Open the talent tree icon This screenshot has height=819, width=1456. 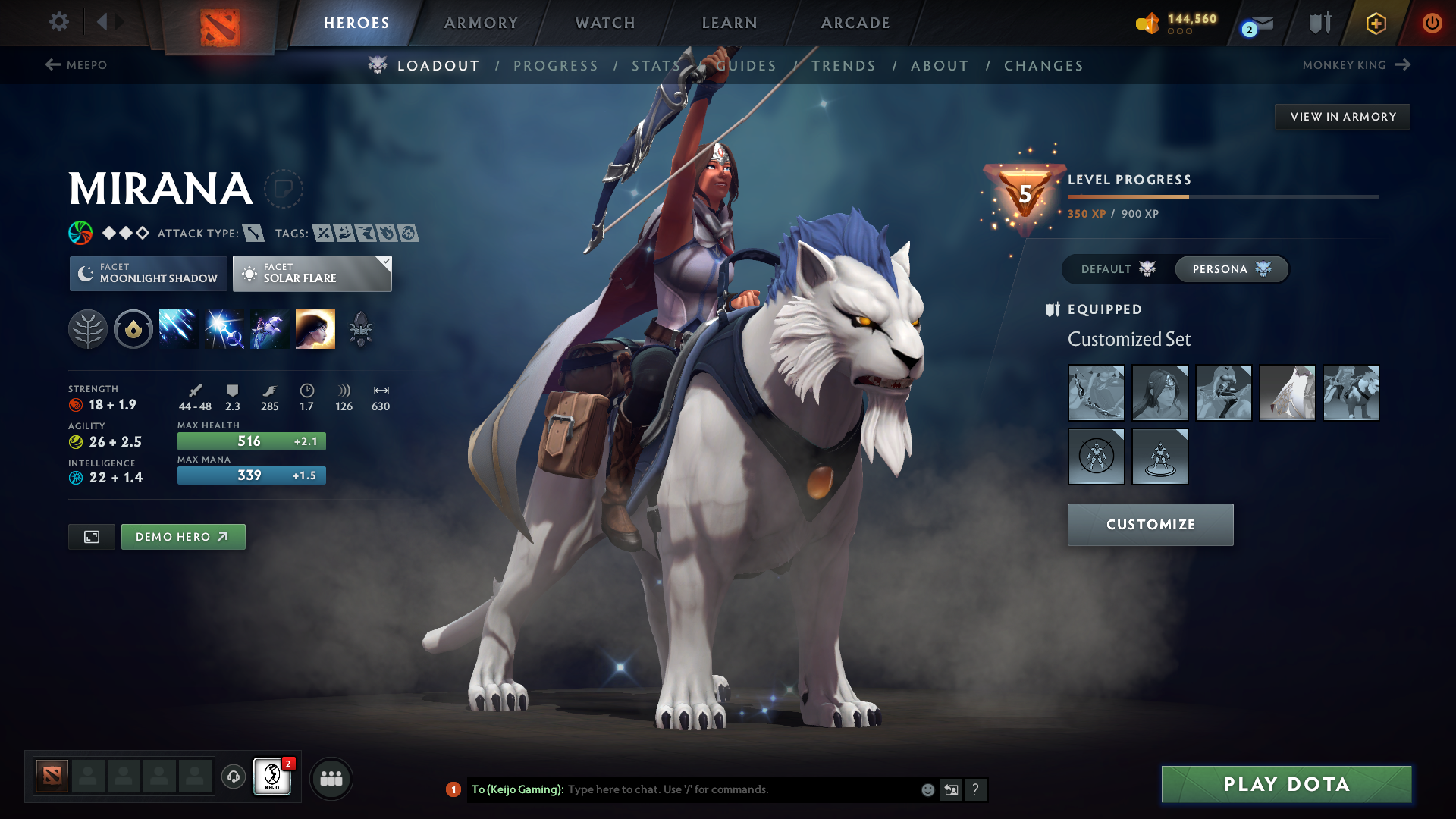(x=88, y=328)
